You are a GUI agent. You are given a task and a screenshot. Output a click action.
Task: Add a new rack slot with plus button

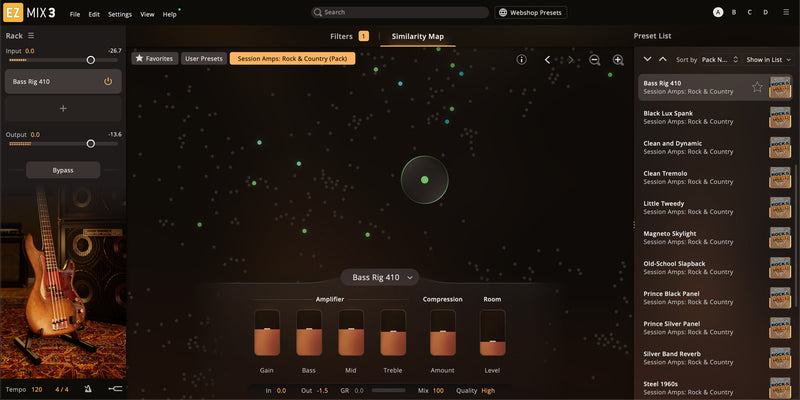(63, 108)
